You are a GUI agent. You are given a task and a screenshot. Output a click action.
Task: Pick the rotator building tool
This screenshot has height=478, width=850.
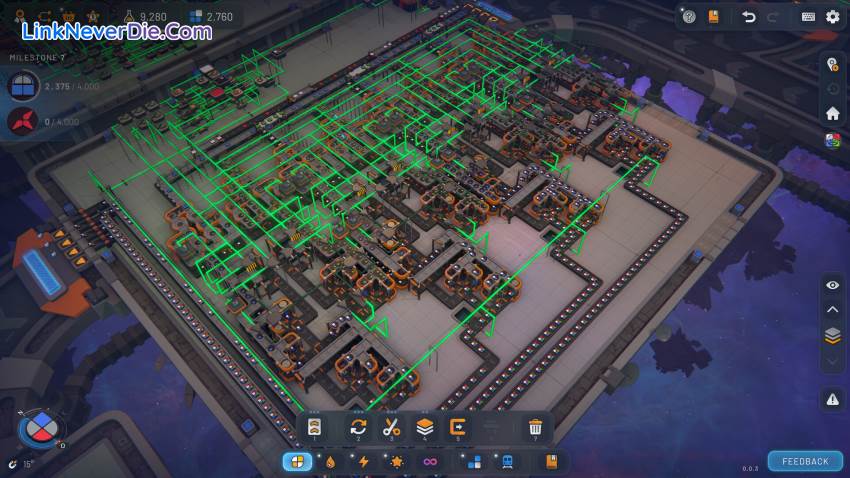[358, 427]
